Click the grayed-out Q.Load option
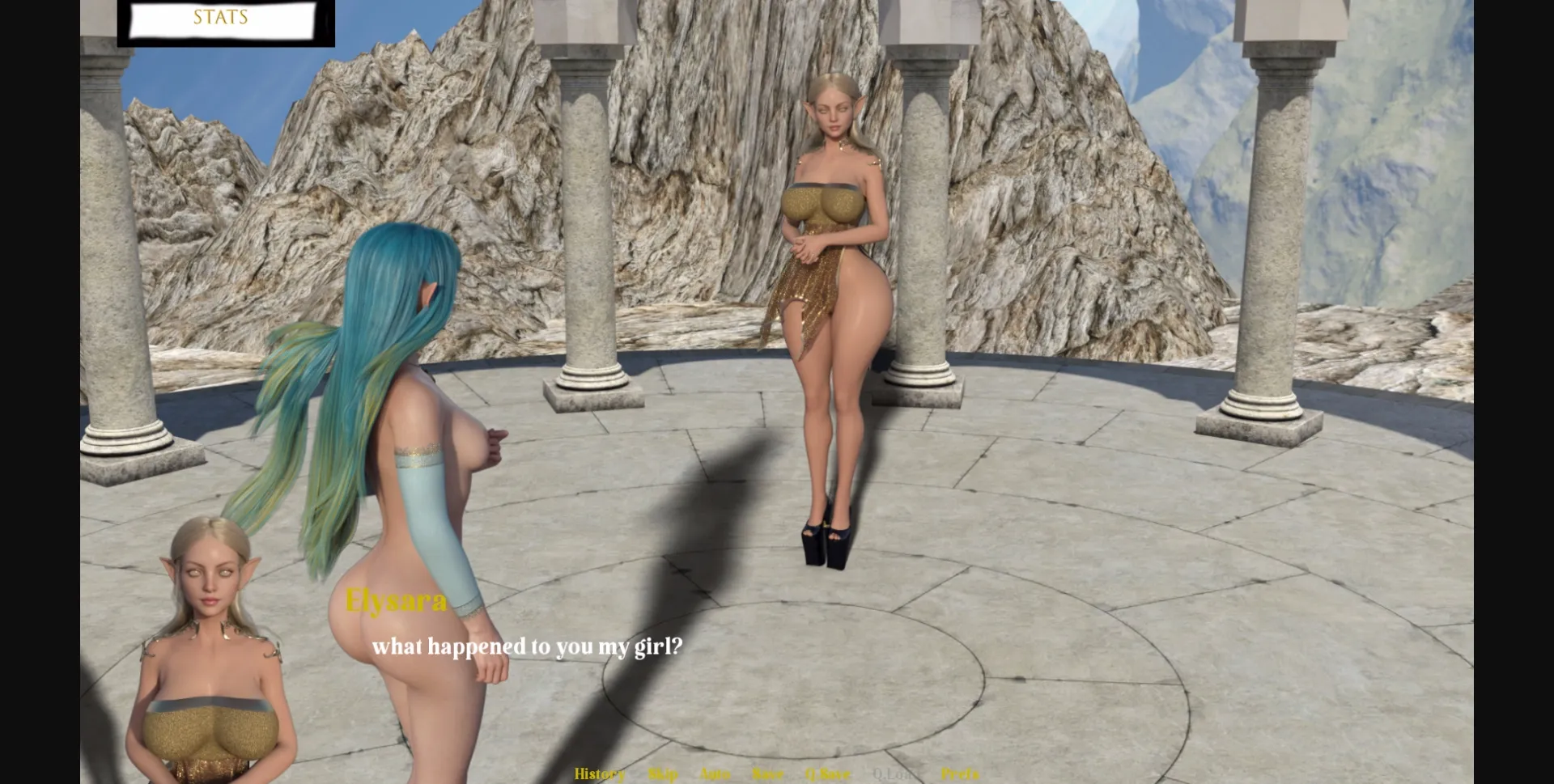 (x=894, y=774)
